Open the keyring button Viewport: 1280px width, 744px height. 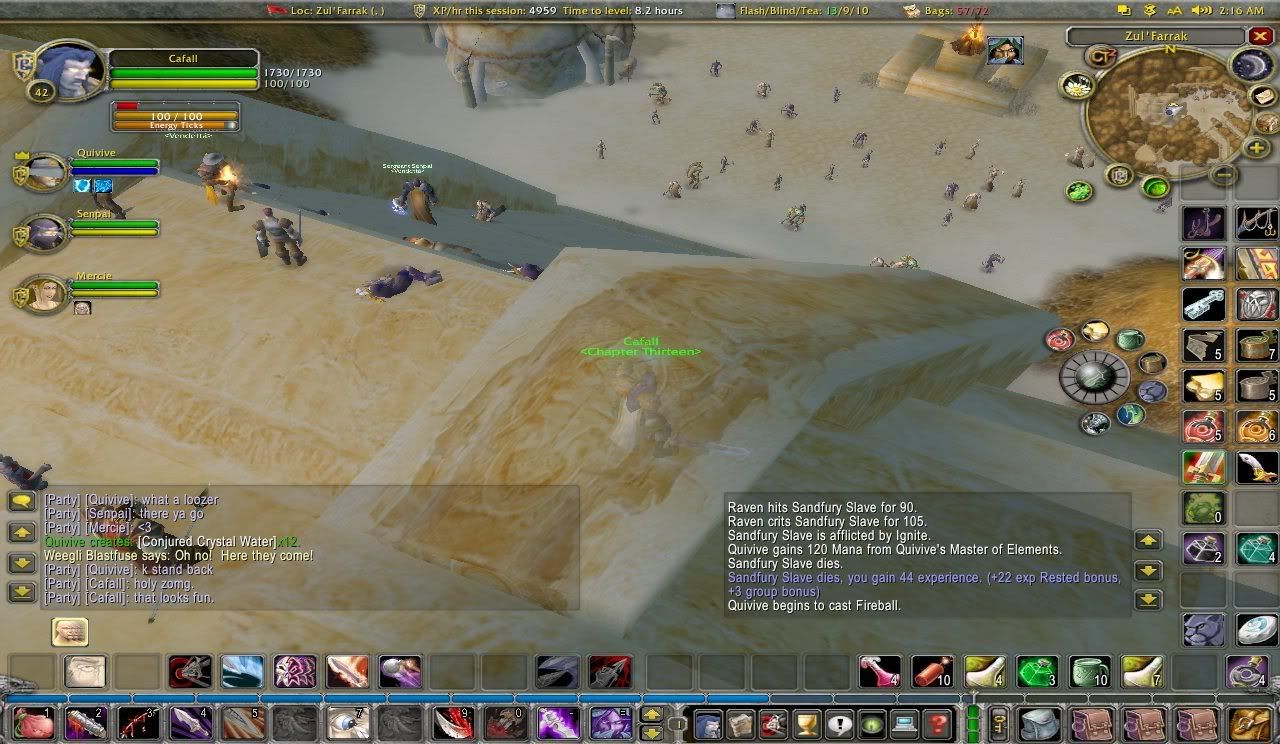pos(998,722)
